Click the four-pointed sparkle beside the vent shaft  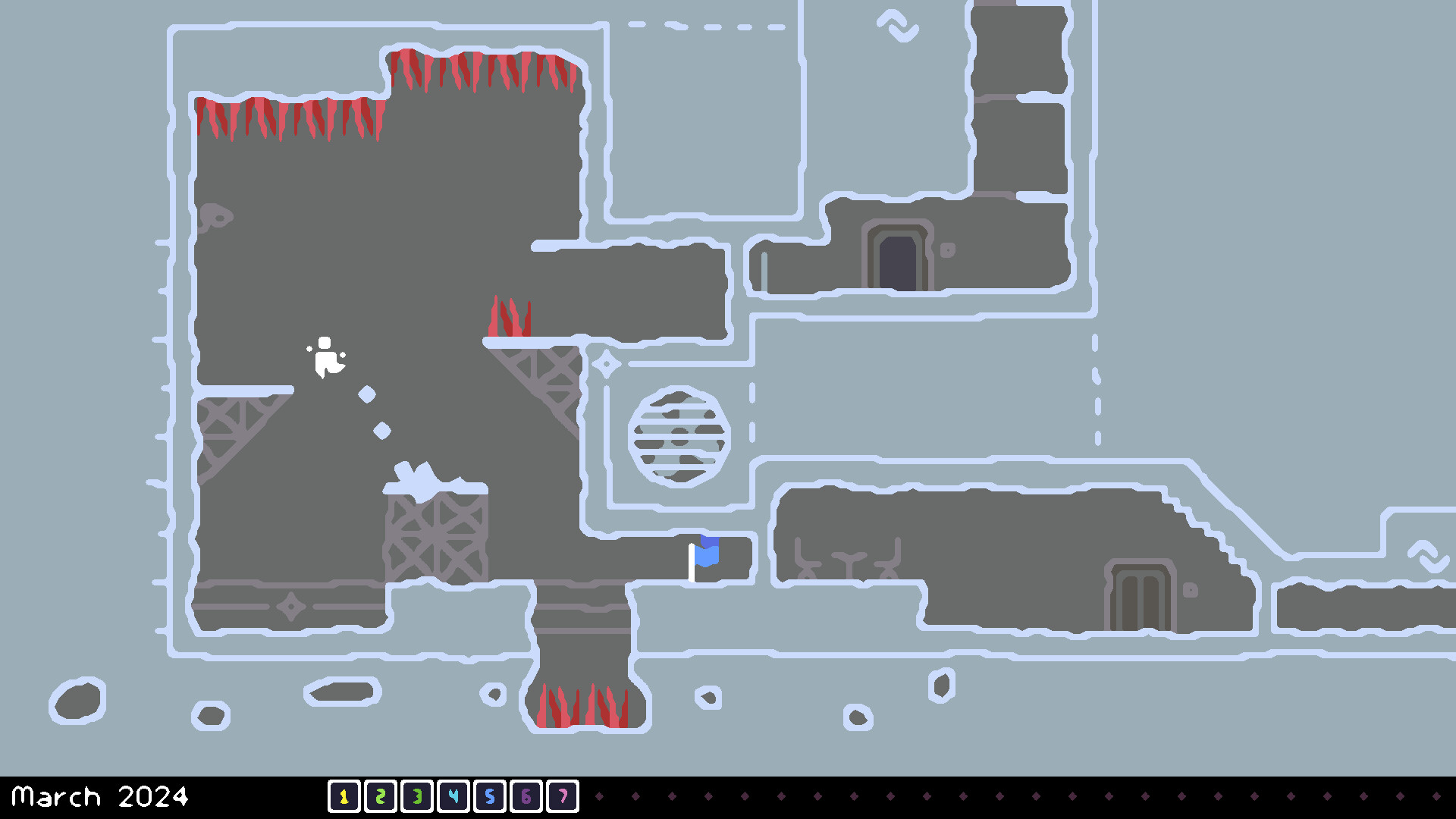(606, 364)
